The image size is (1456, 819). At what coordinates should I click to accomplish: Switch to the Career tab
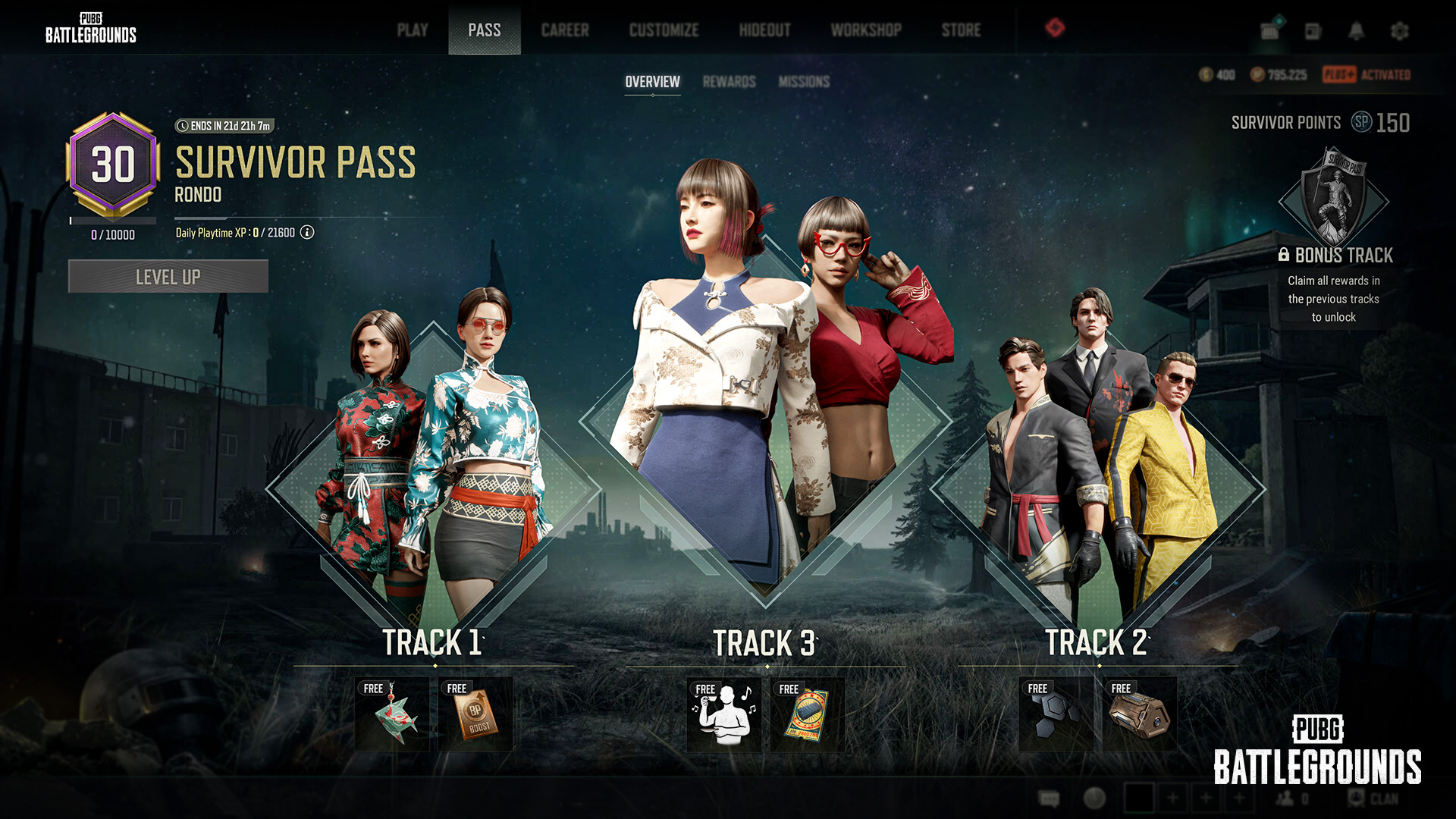click(565, 30)
